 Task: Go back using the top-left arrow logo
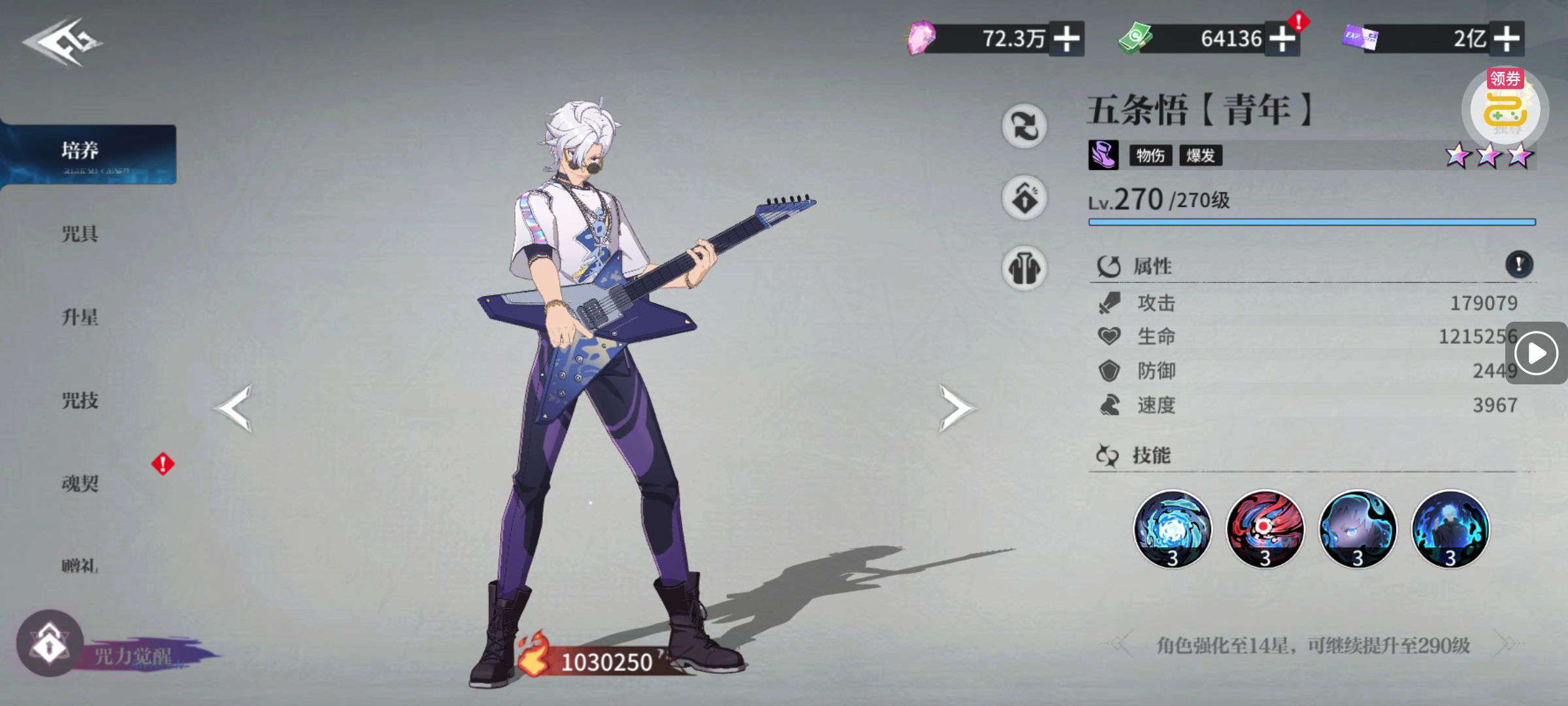tap(63, 42)
